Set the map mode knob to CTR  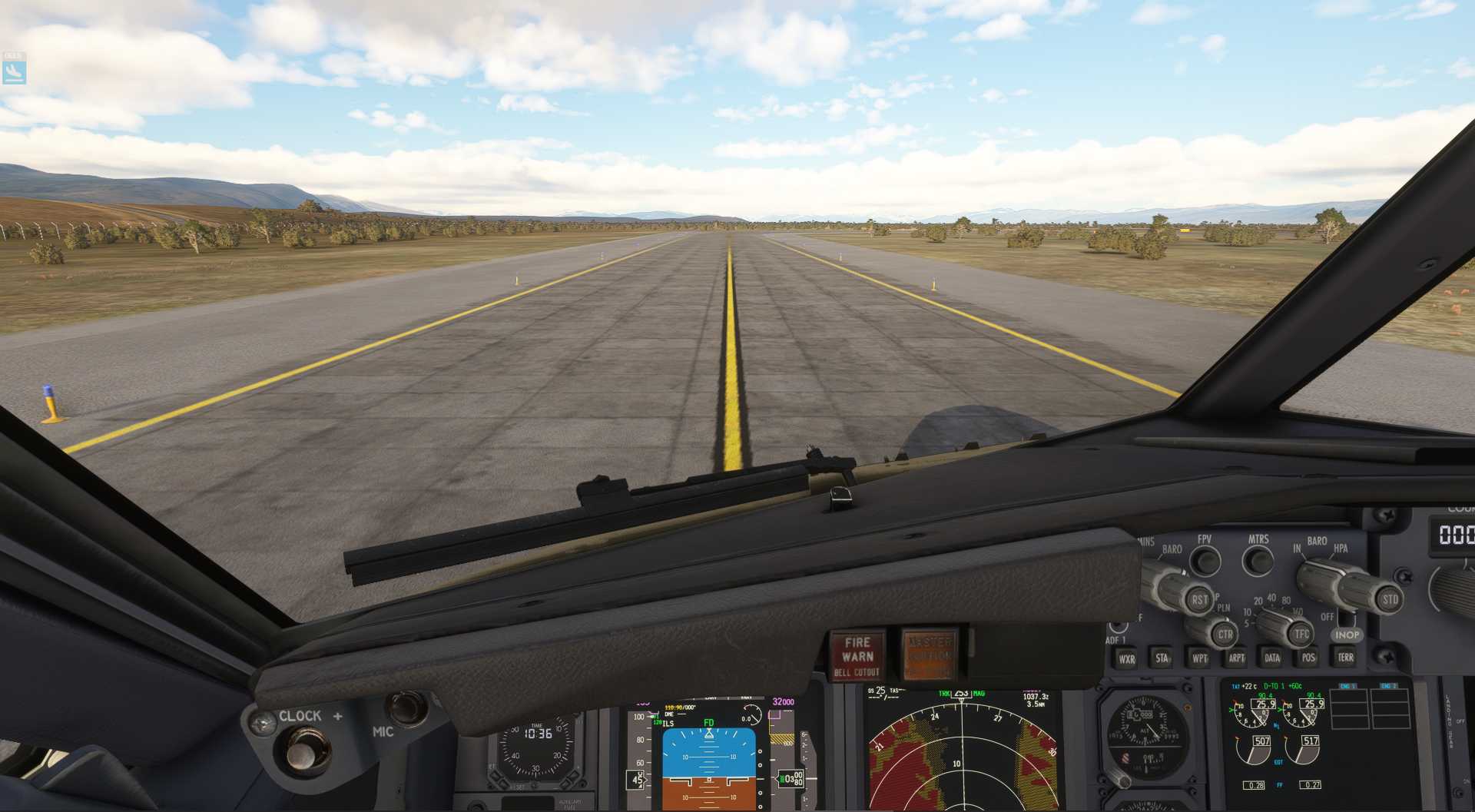[x=1226, y=635]
